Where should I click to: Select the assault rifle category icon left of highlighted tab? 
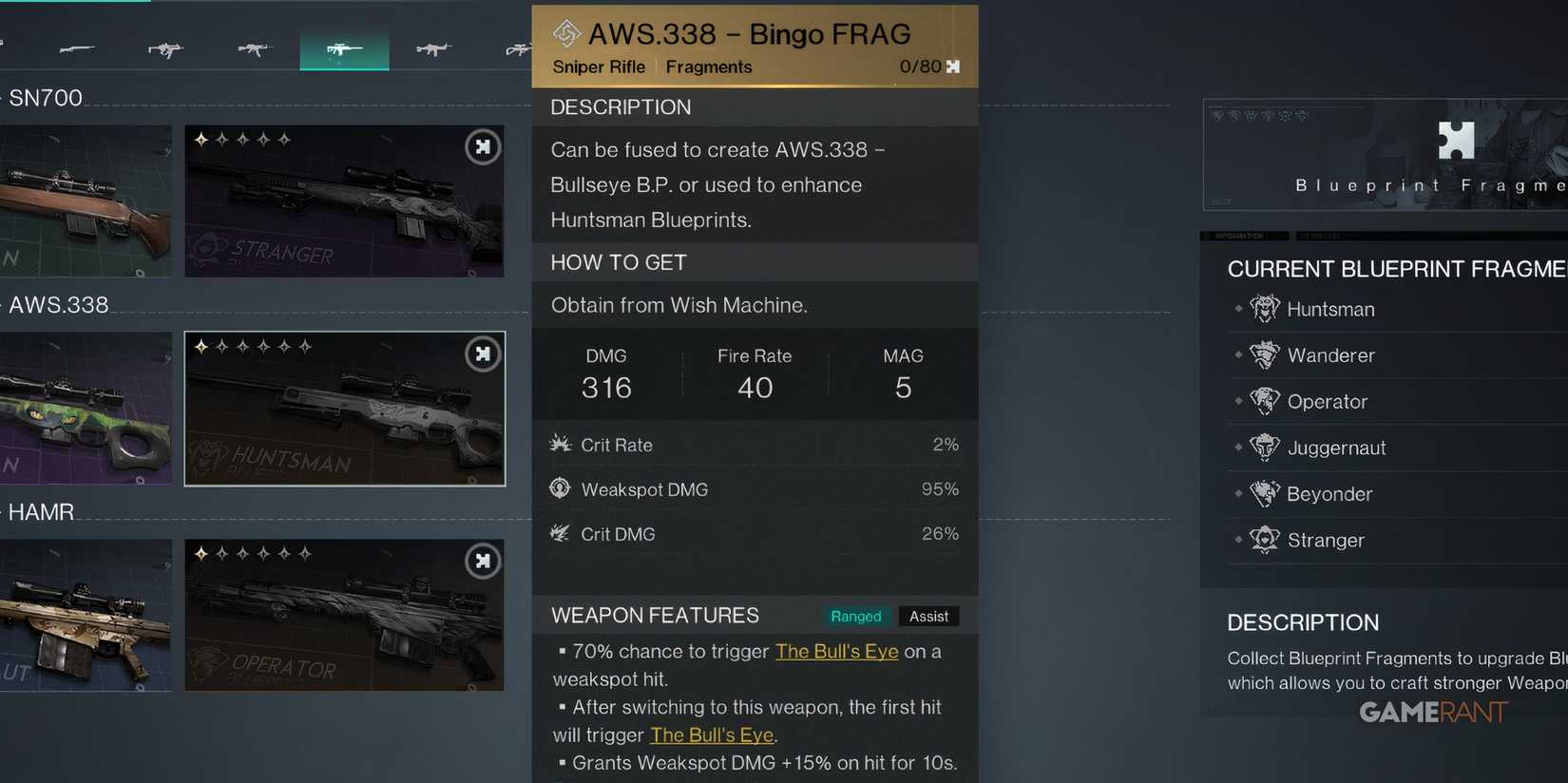(x=255, y=48)
